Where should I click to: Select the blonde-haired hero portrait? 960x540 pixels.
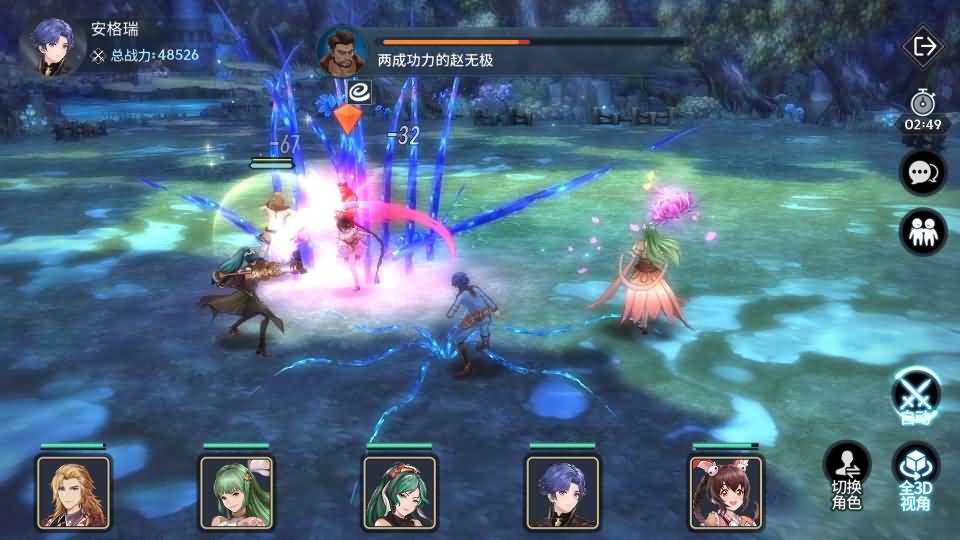pyautogui.click(x=73, y=491)
